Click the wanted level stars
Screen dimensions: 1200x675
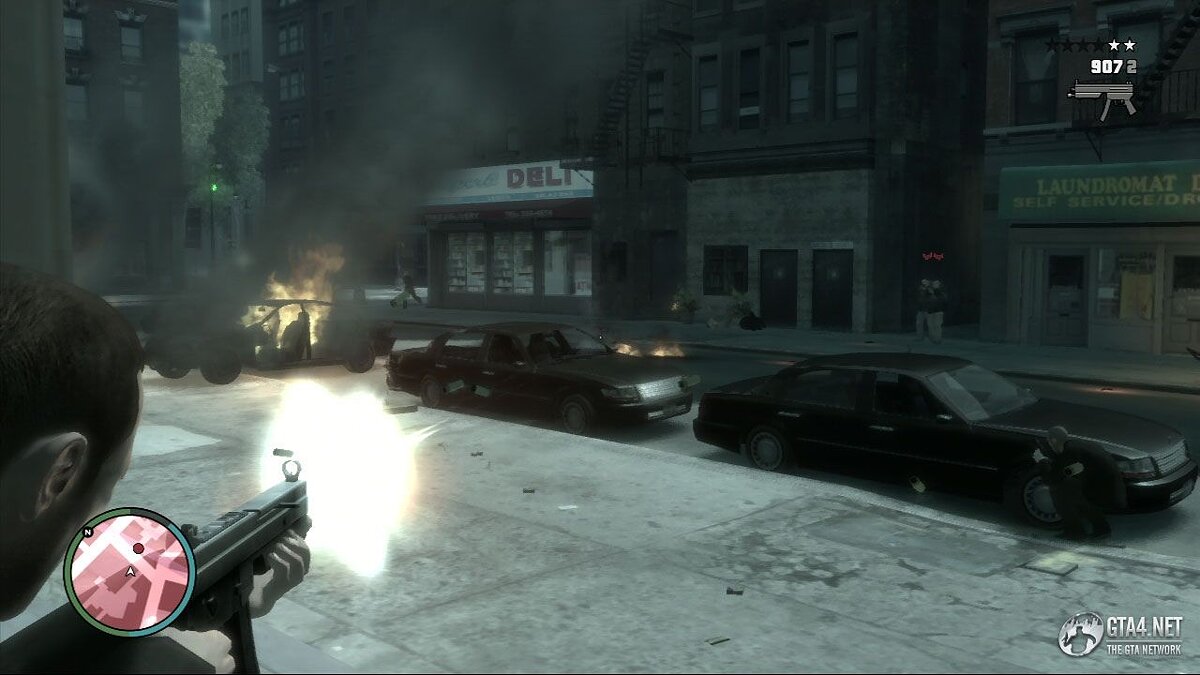coord(1090,45)
